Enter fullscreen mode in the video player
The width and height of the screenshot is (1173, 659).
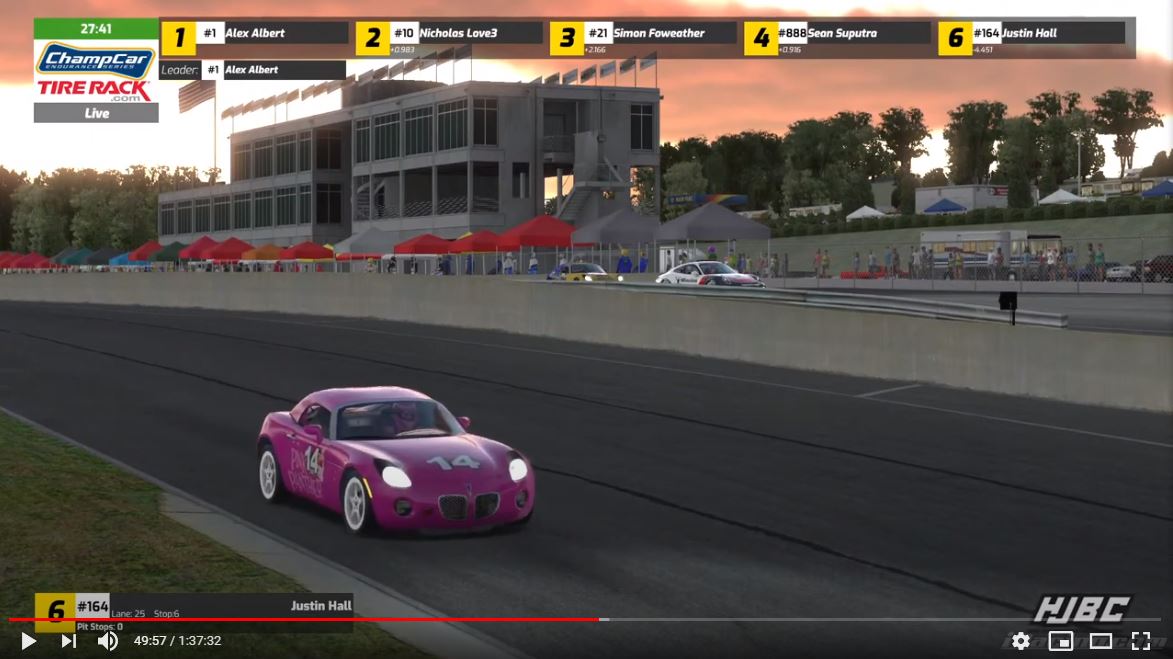pyautogui.click(x=1140, y=641)
